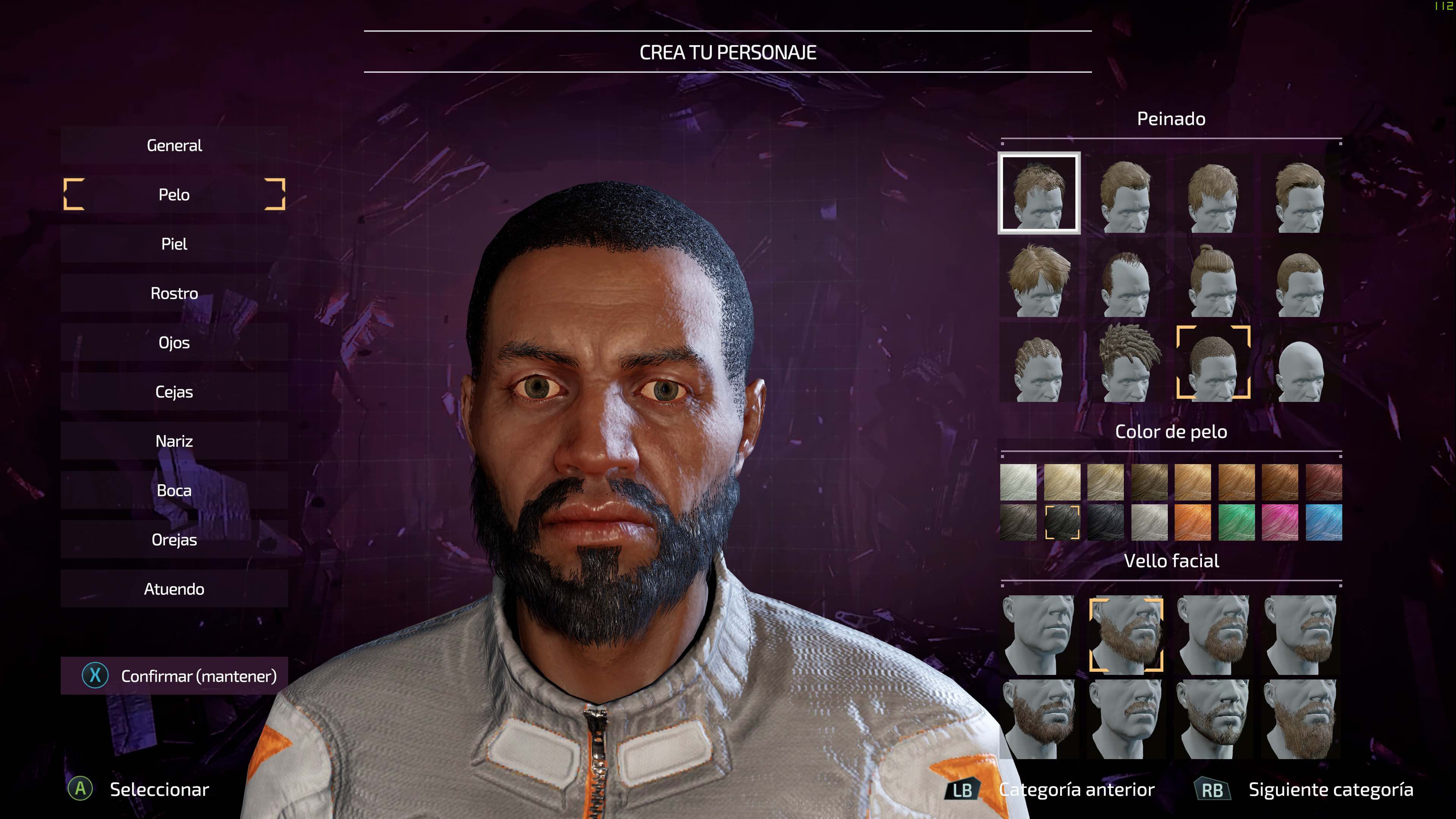Open the Ojos category
1456x819 pixels.
pyautogui.click(x=174, y=342)
